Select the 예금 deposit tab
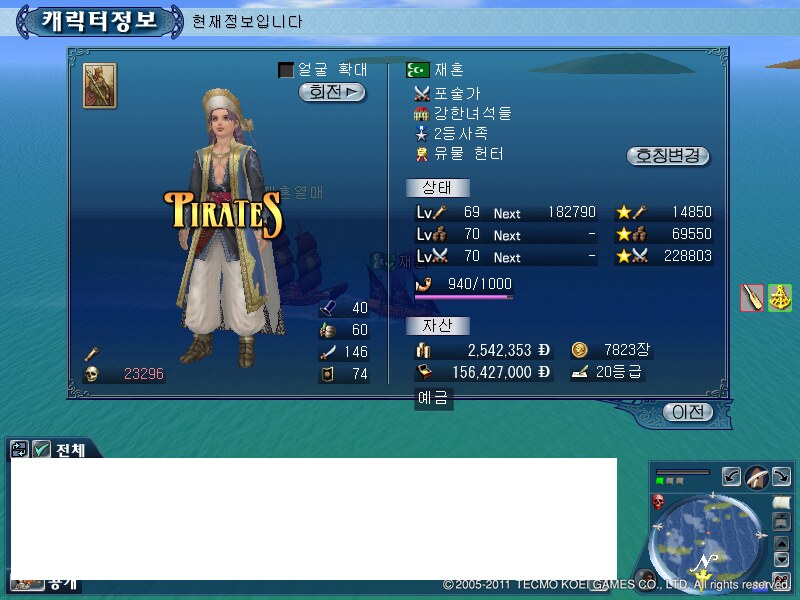The image size is (800, 600). [433, 399]
